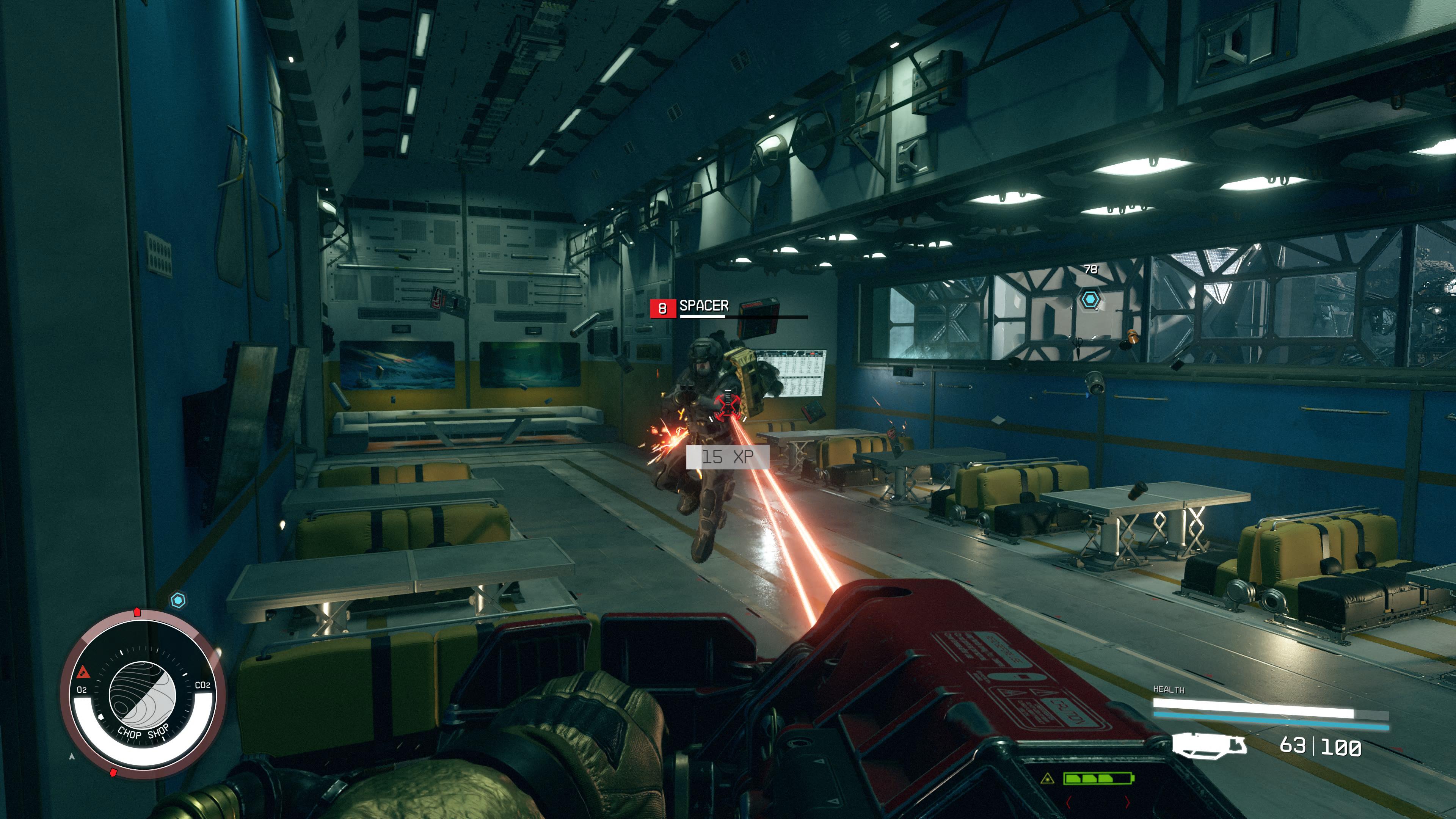
Task: Click the circular Chop Shop compass
Action: [x=143, y=695]
